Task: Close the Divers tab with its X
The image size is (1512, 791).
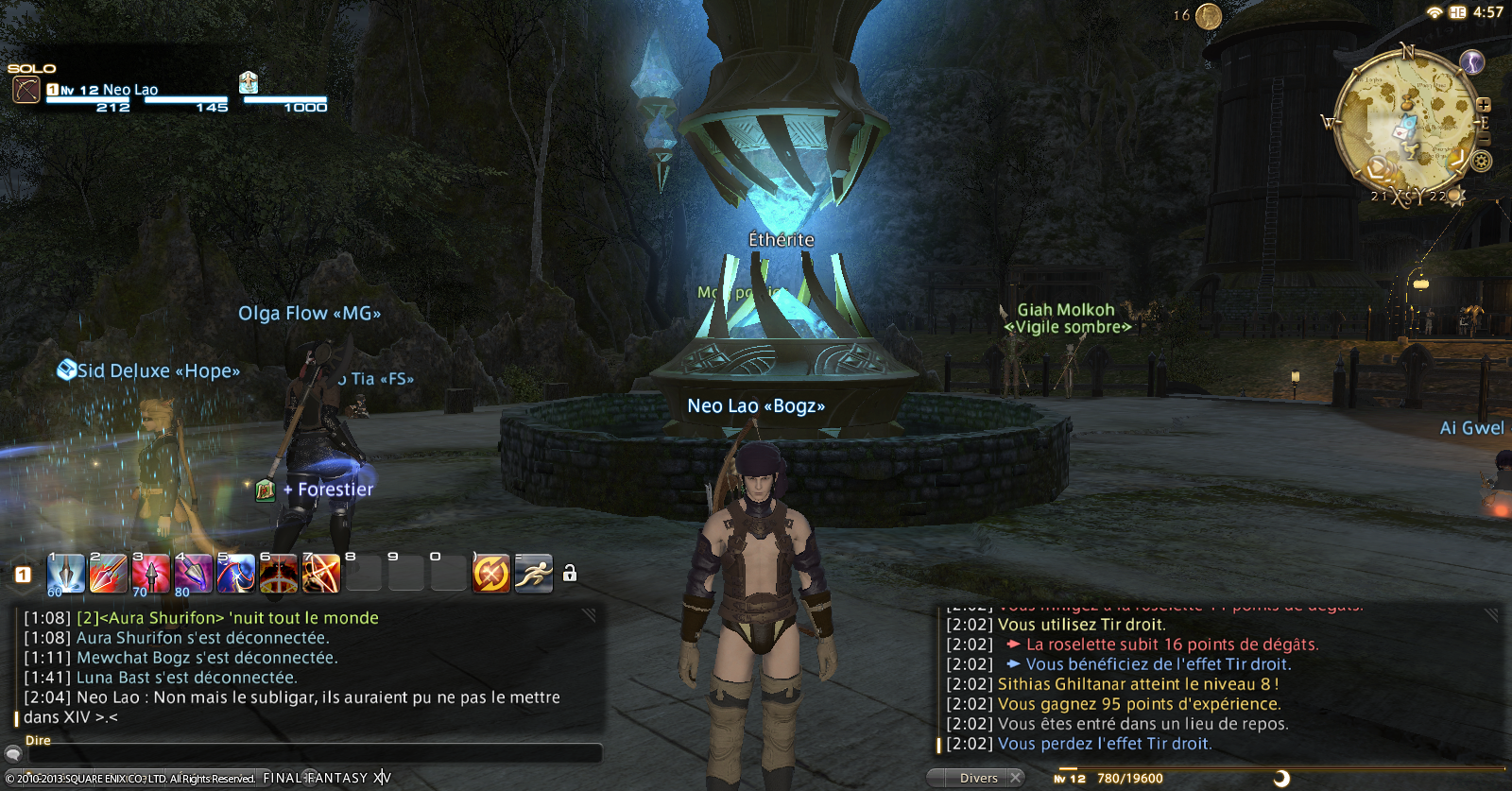Action: pyautogui.click(x=1015, y=778)
